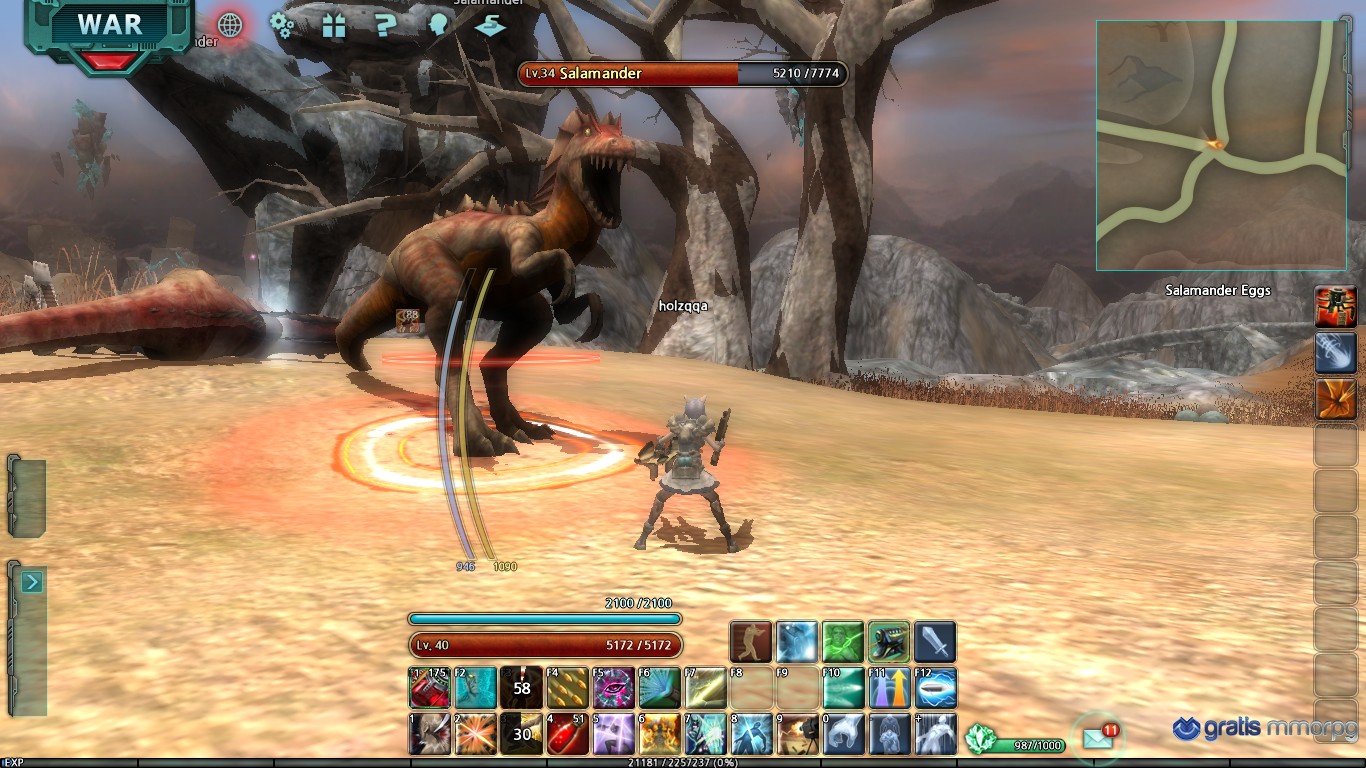Select the red mech turret icon
The image size is (1366, 768).
pos(1335,307)
